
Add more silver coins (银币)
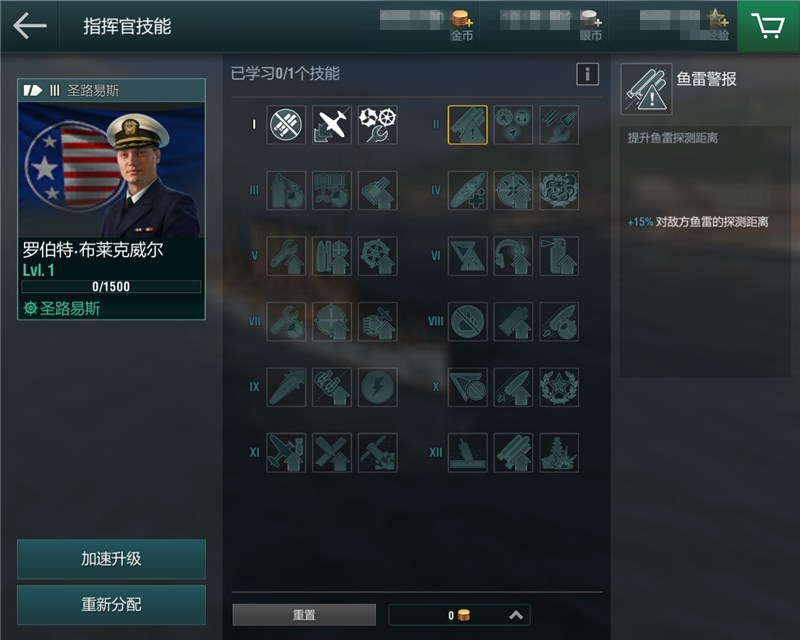point(591,20)
